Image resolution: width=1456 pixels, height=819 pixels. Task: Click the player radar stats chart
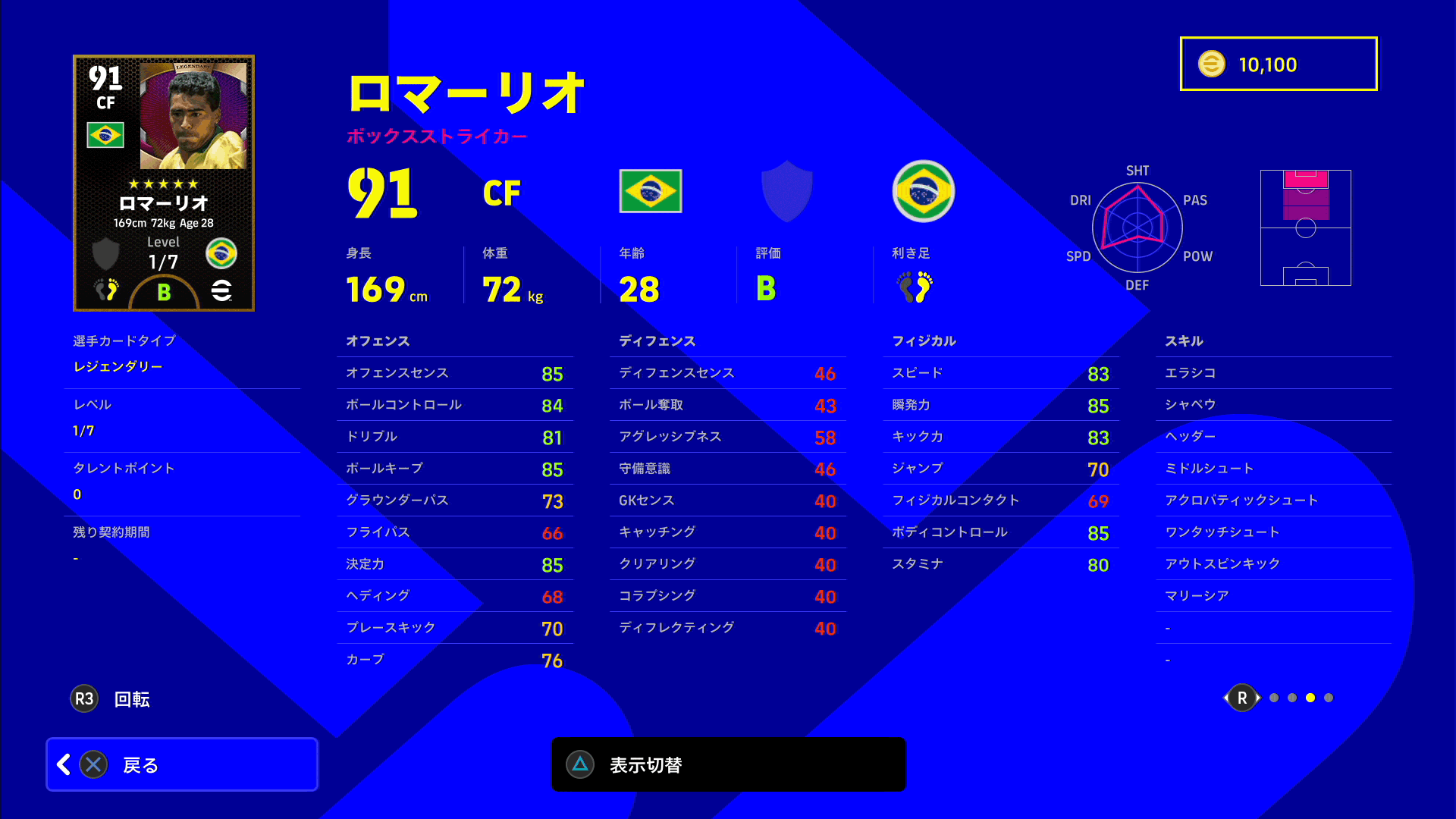[x=1136, y=227]
